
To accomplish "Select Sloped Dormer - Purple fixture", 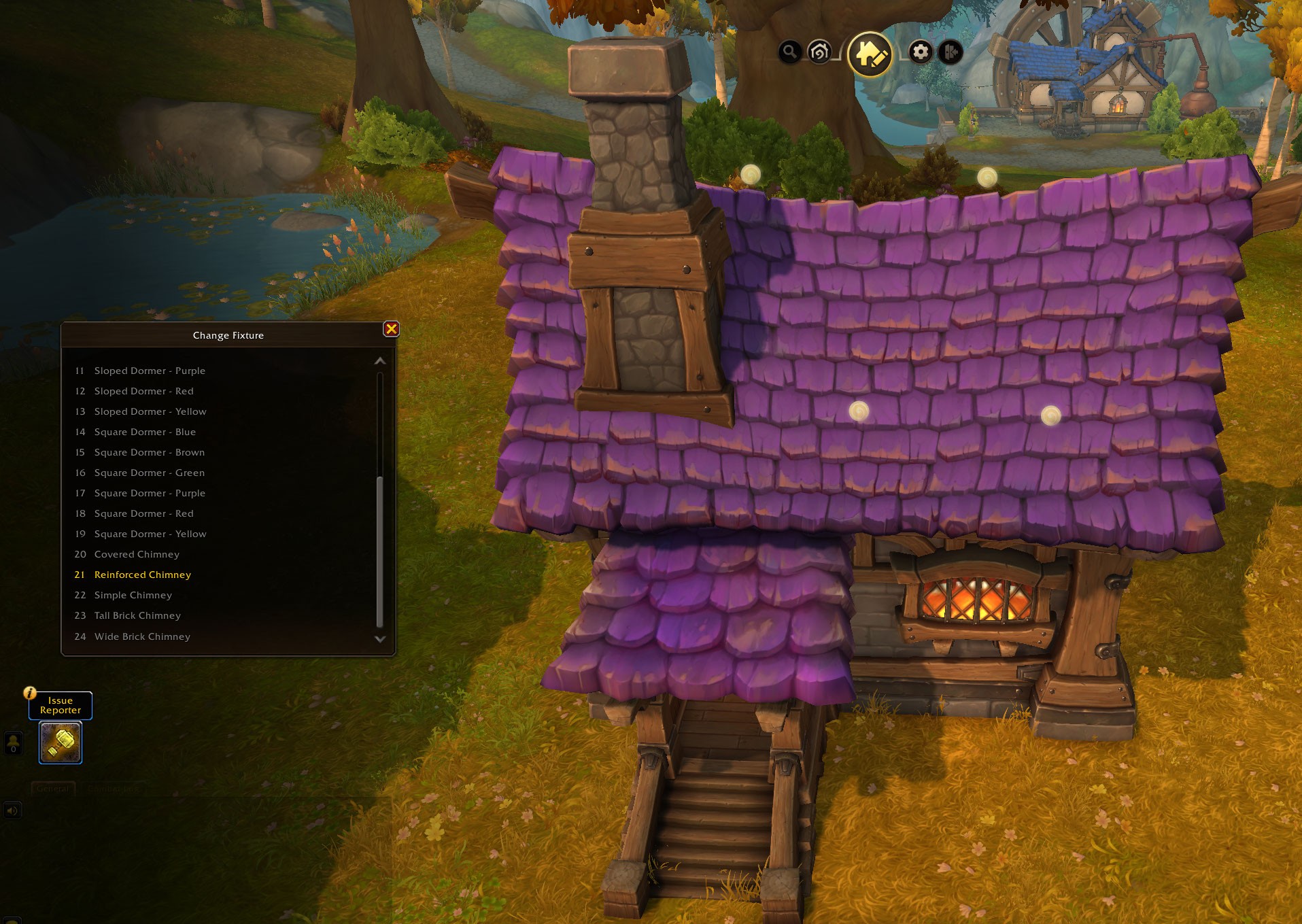I will click(150, 371).
